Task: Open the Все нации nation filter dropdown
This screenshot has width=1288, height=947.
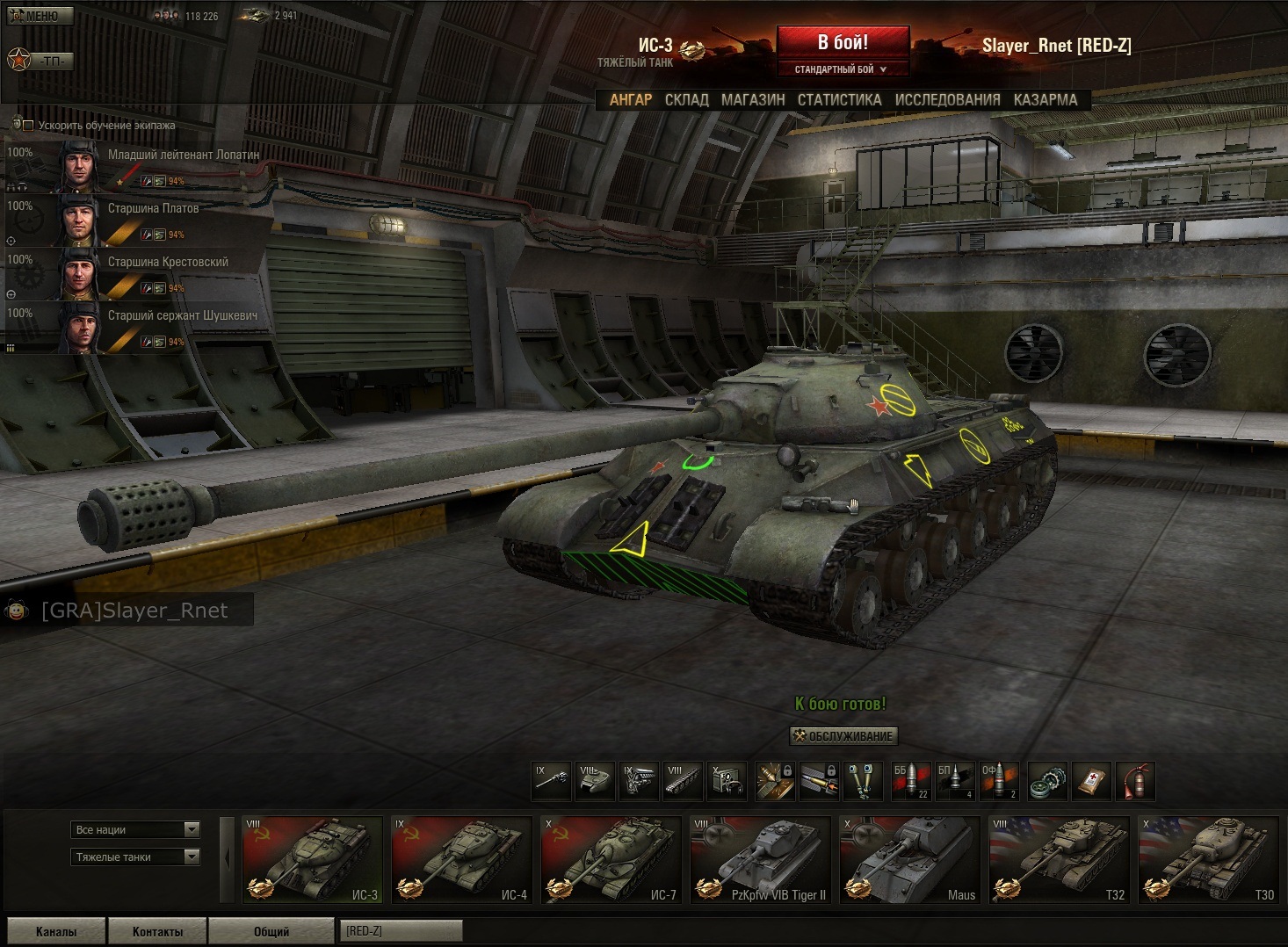Action: coord(135,829)
